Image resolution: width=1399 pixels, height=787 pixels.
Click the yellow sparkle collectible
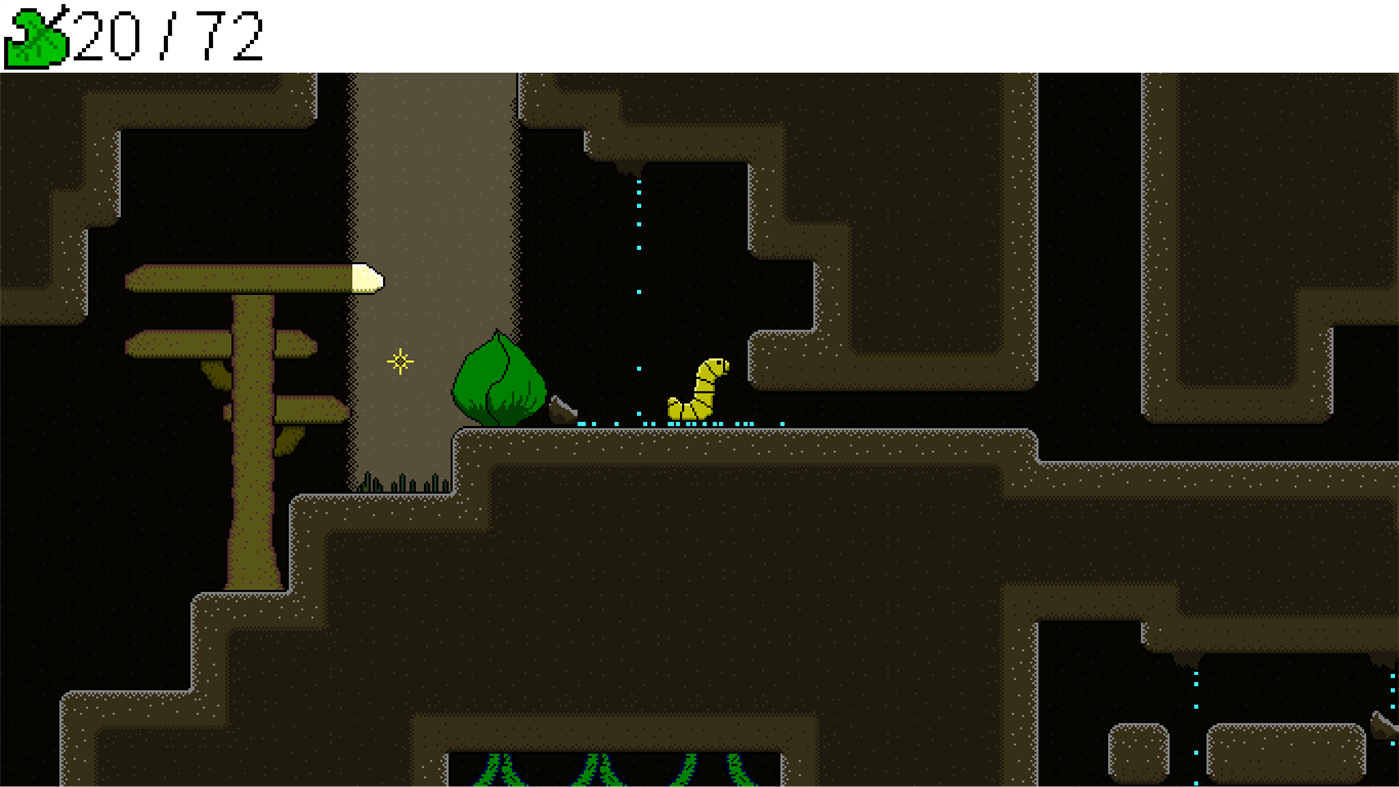(398, 360)
